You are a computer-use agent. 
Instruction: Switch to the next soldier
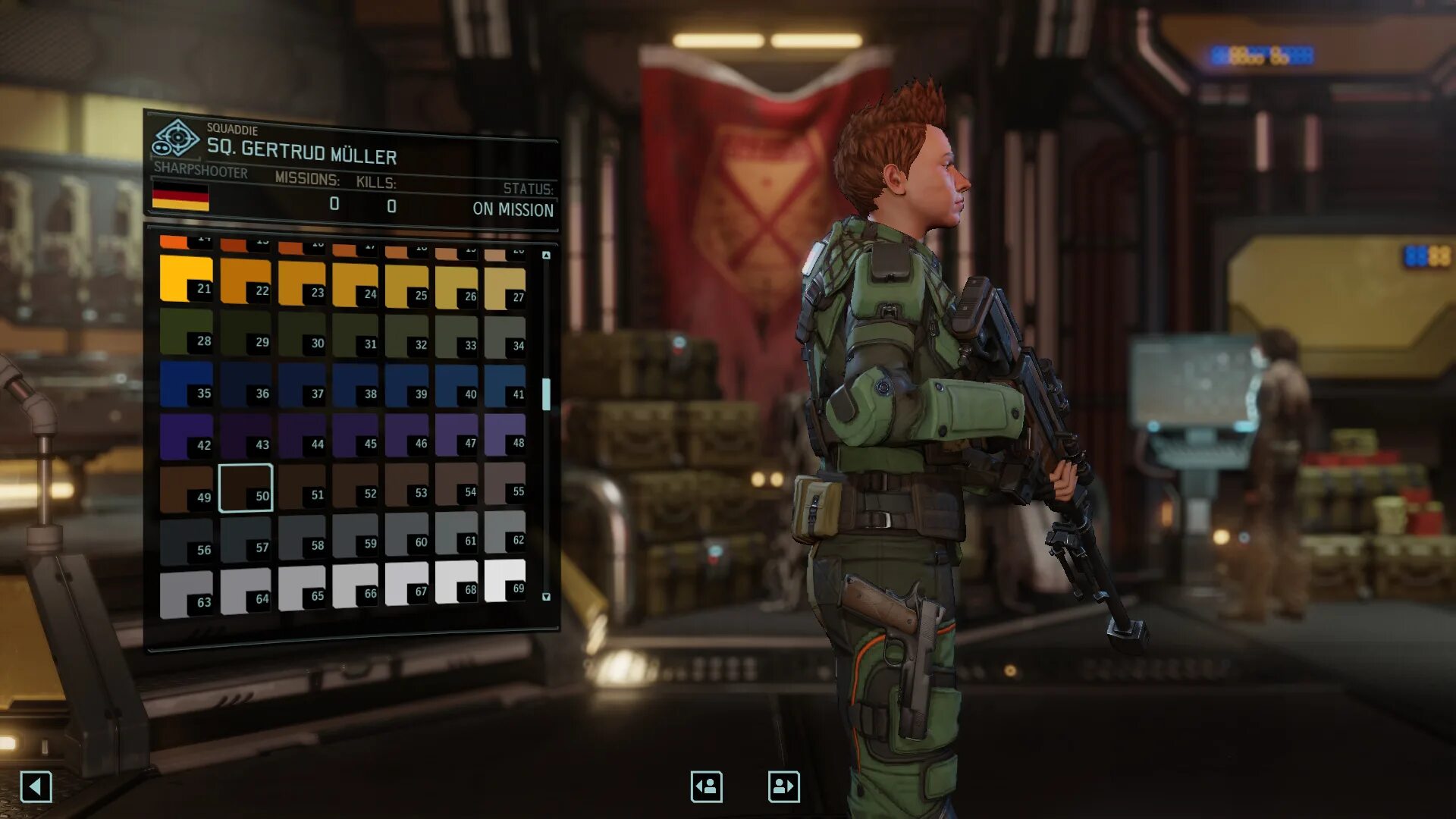point(783,786)
